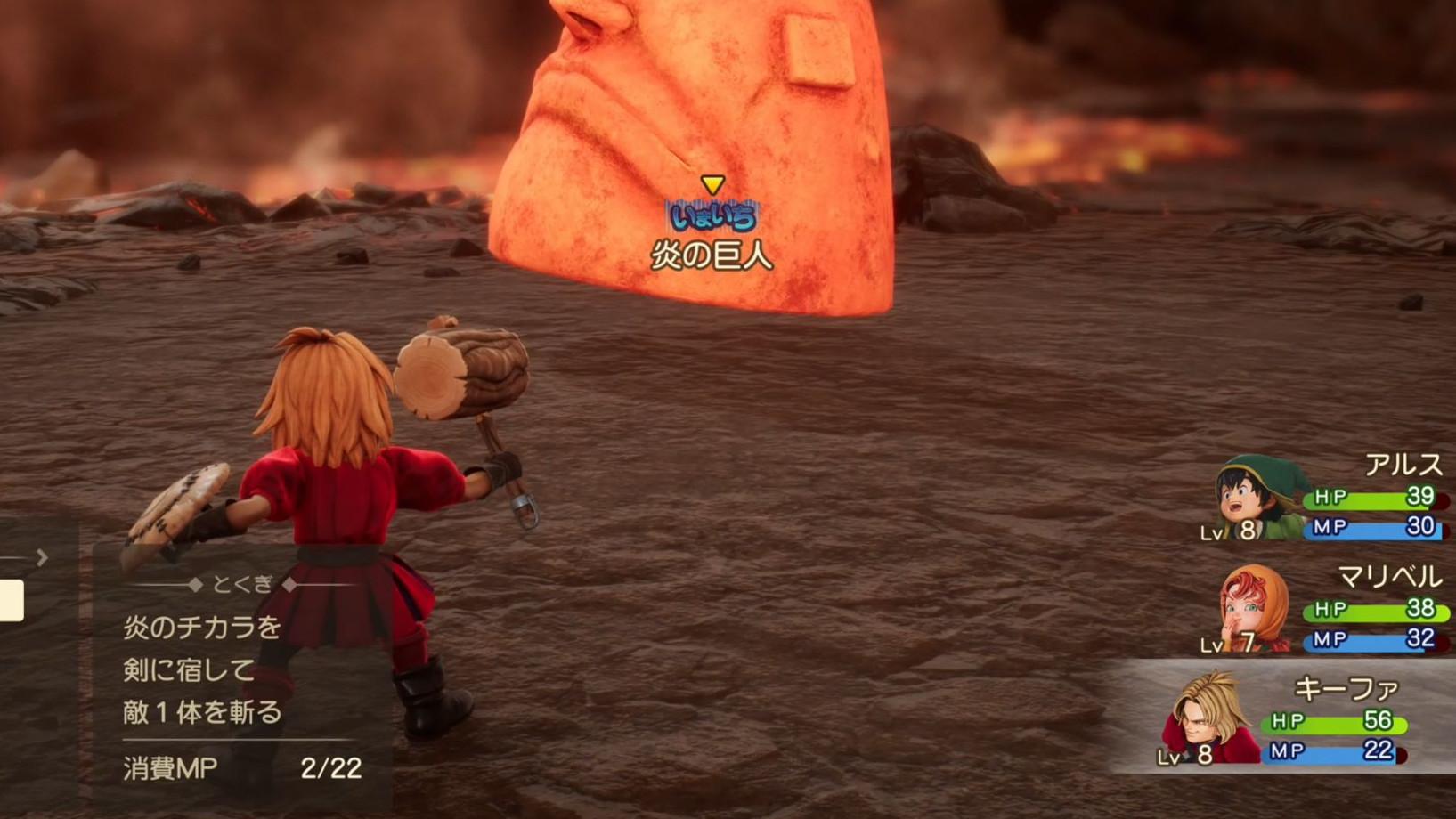Select キーファ's highlighted status panel
This screenshot has width=1456, height=819.
(1282, 717)
